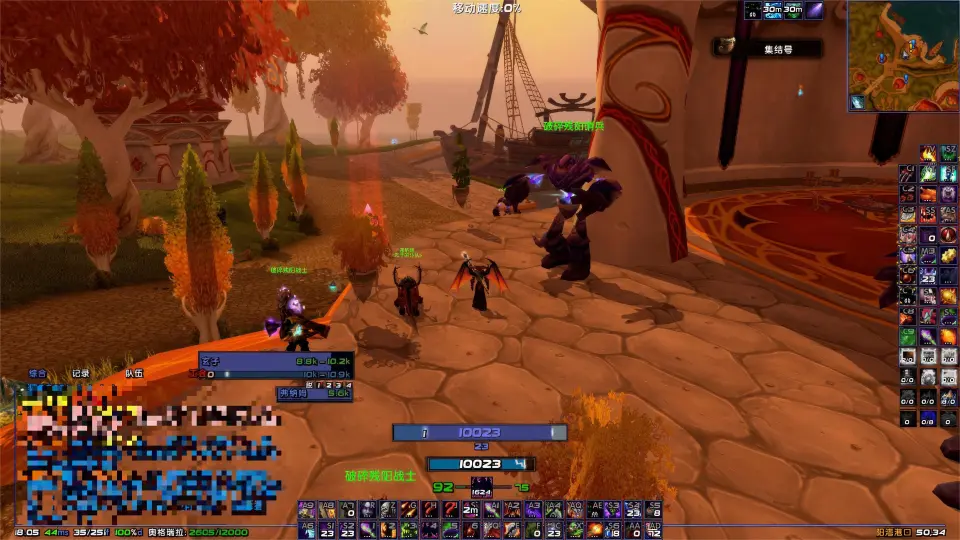
Task: Open the 记录 chat tab
Action: [81, 373]
